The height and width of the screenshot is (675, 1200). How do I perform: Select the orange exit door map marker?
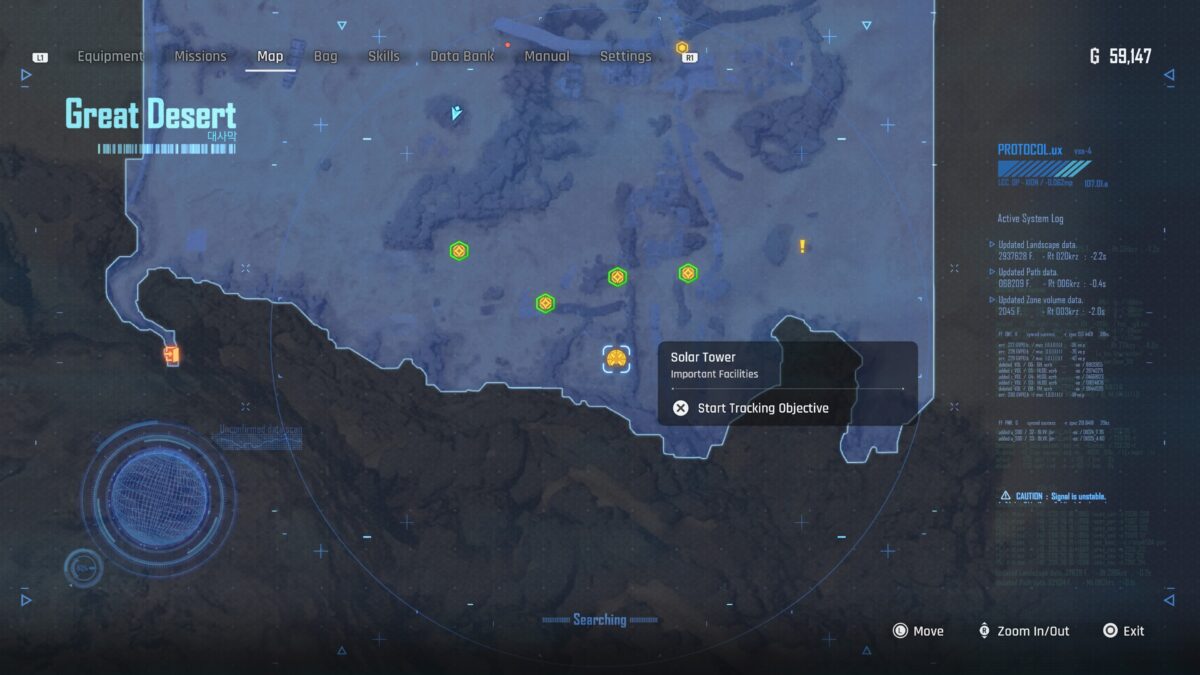pos(171,354)
